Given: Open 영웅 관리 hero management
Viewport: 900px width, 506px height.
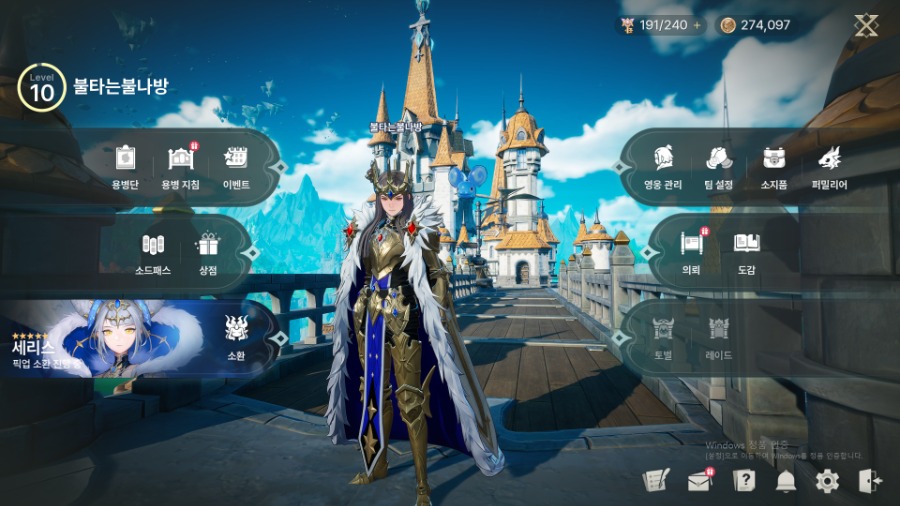Looking at the screenshot, I should click(662, 164).
